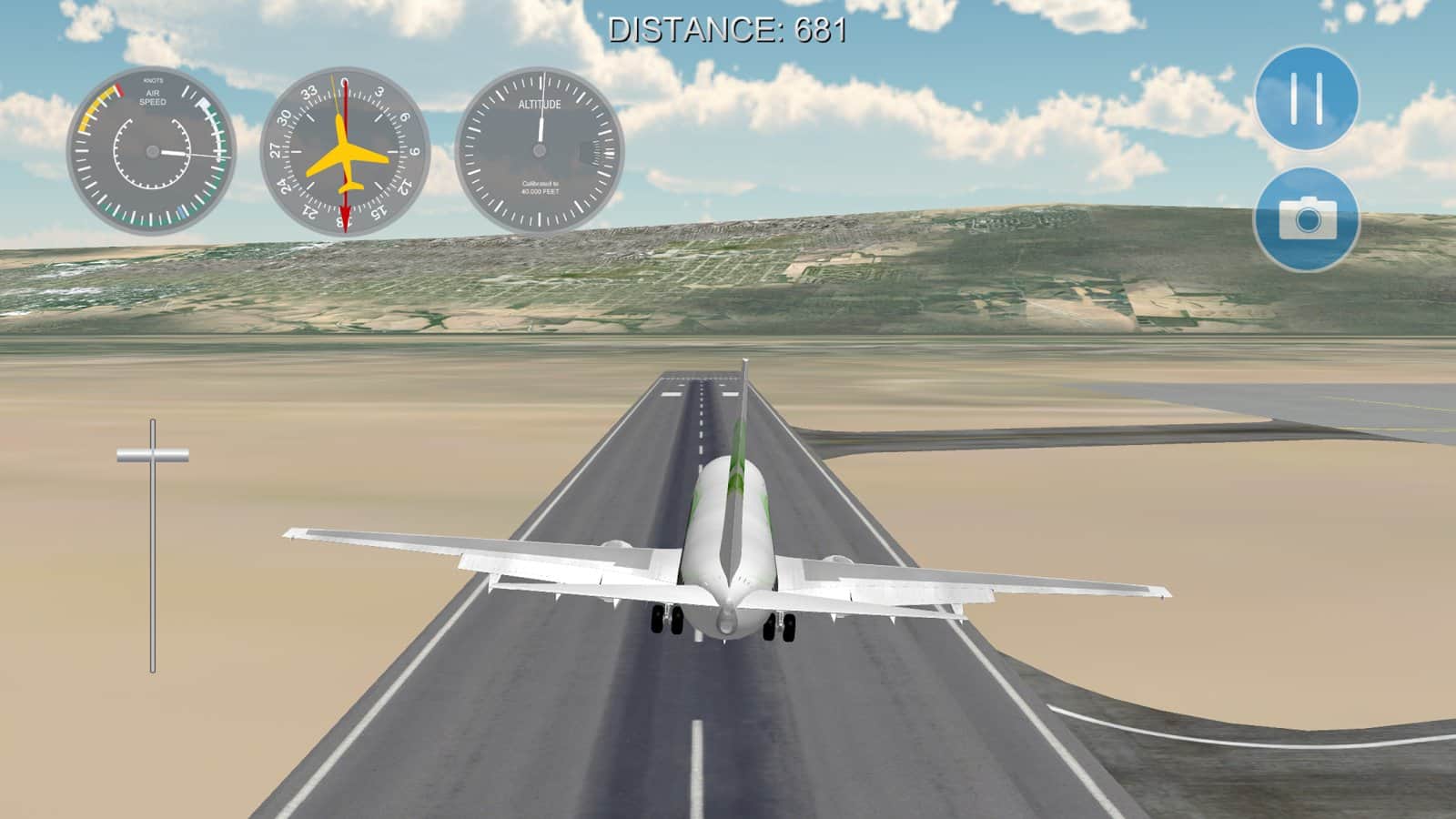This screenshot has height=819, width=1456.
Task: Pause the flight simulation
Action: coord(1307,97)
